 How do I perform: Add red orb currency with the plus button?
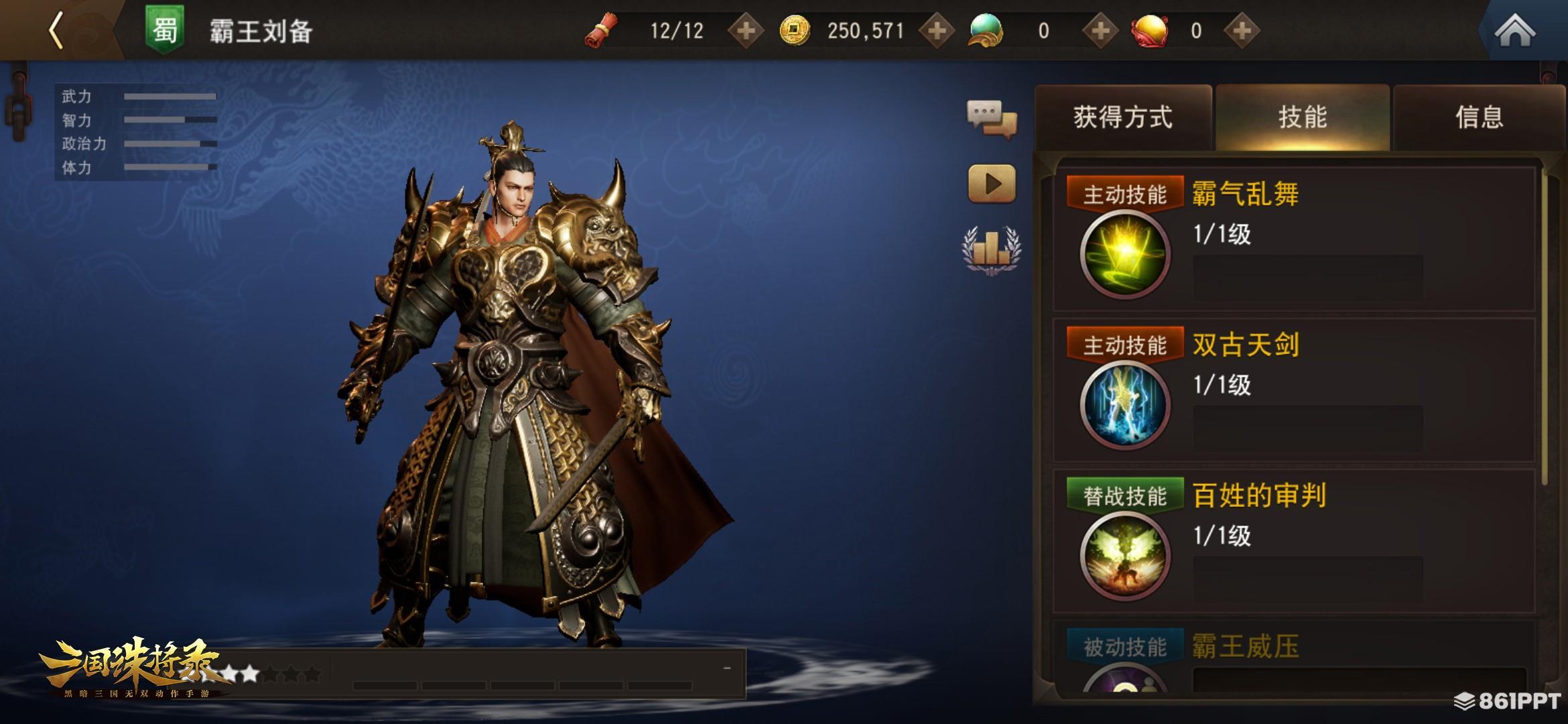(x=1242, y=31)
